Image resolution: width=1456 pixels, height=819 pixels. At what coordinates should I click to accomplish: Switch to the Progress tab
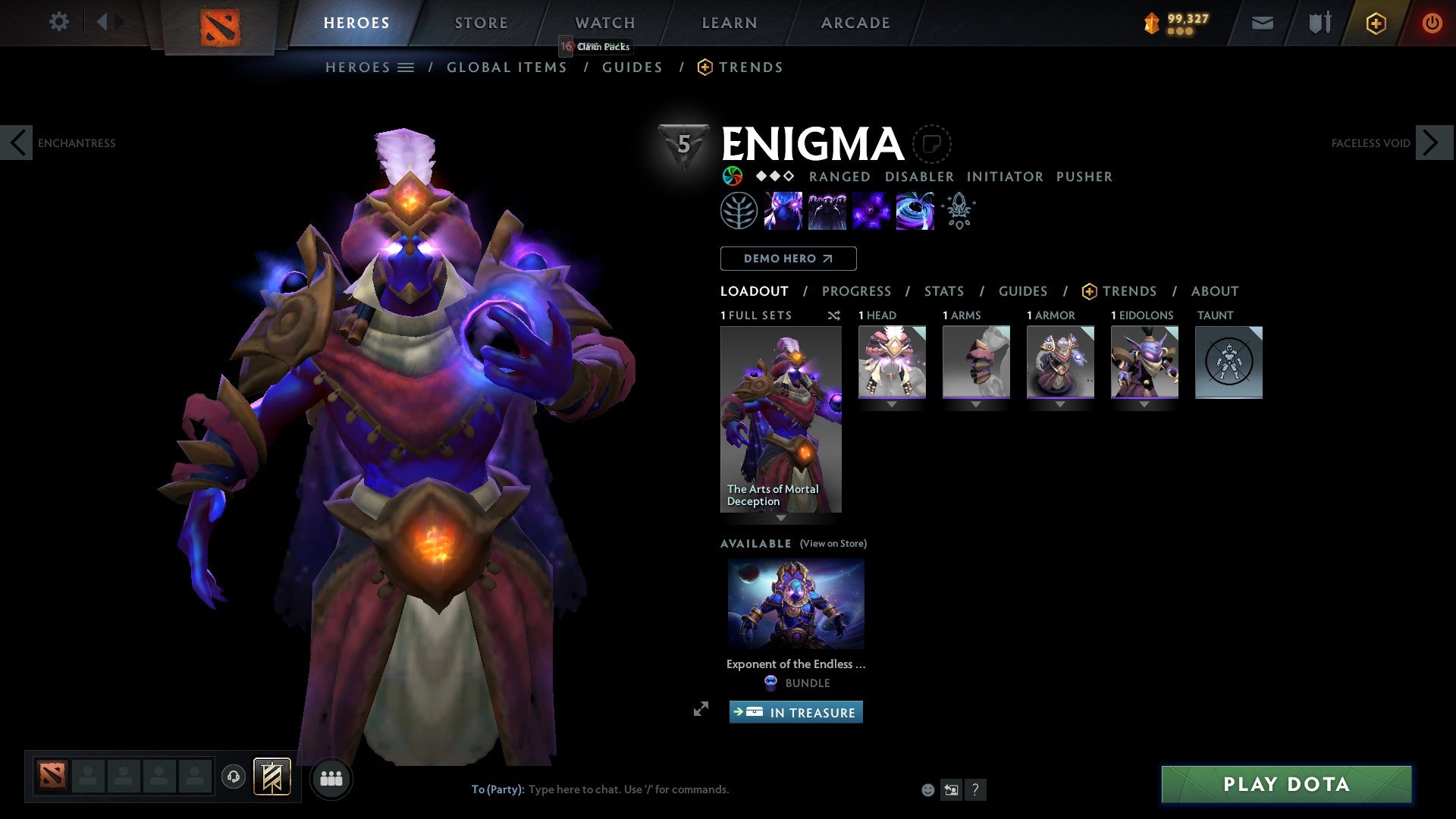pos(857,291)
